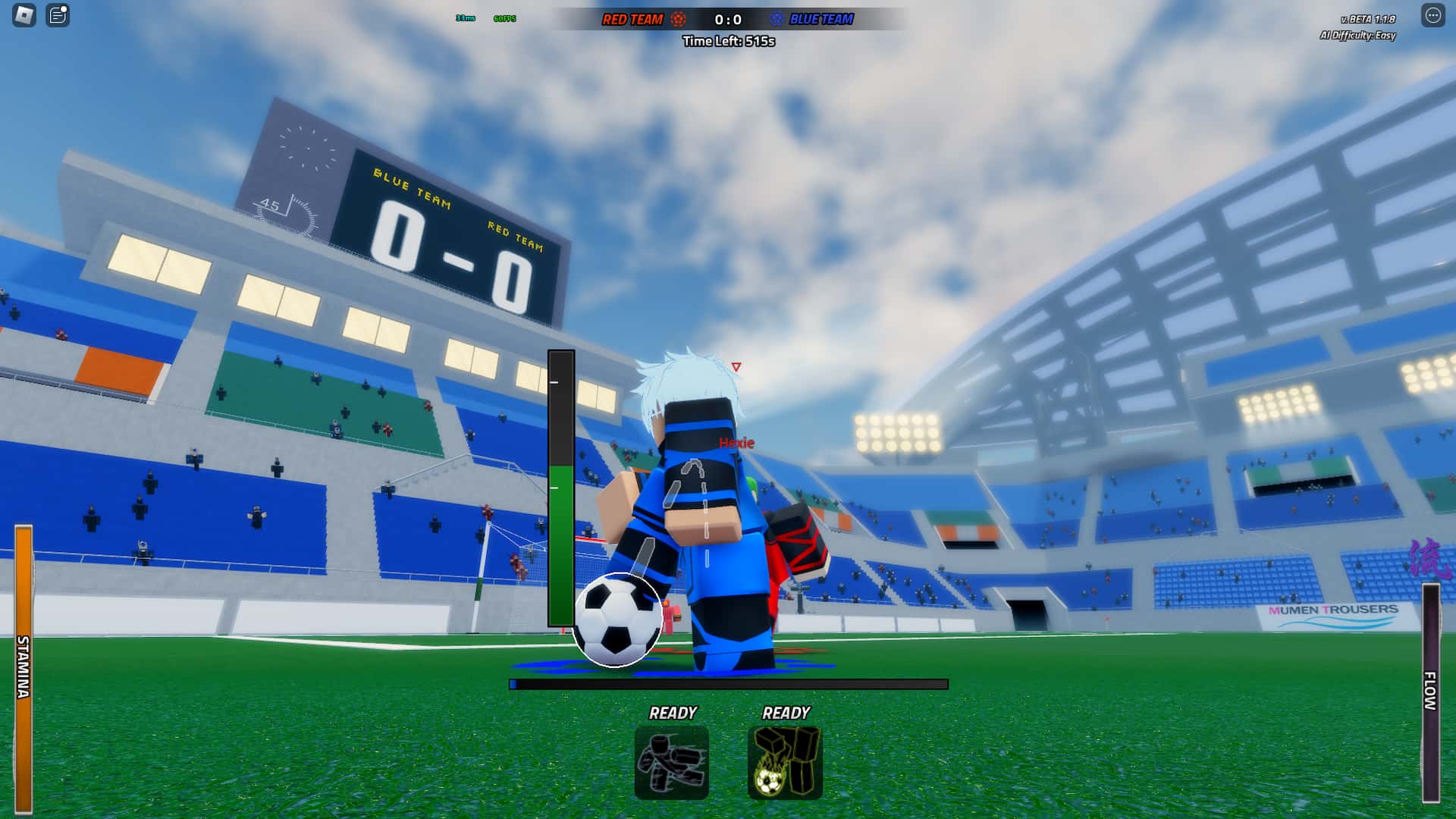The image size is (1456, 819).
Task: Click the 0:0 score display
Action: tap(726, 18)
